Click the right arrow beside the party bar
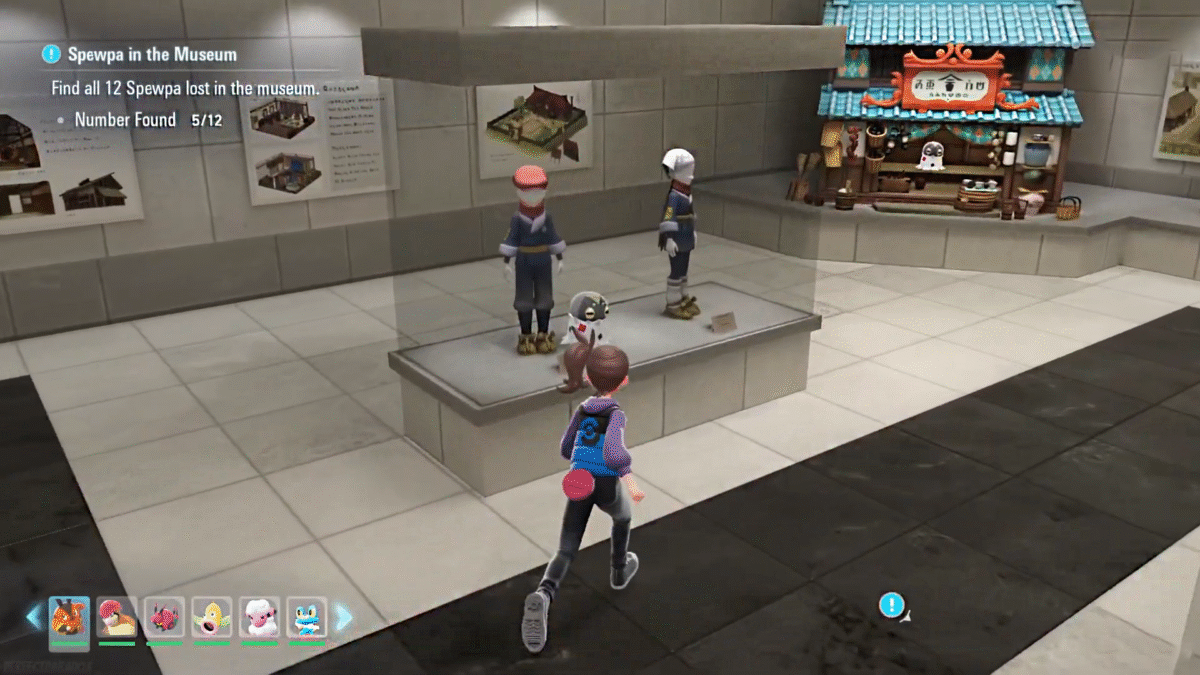 [x=343, y=617]
